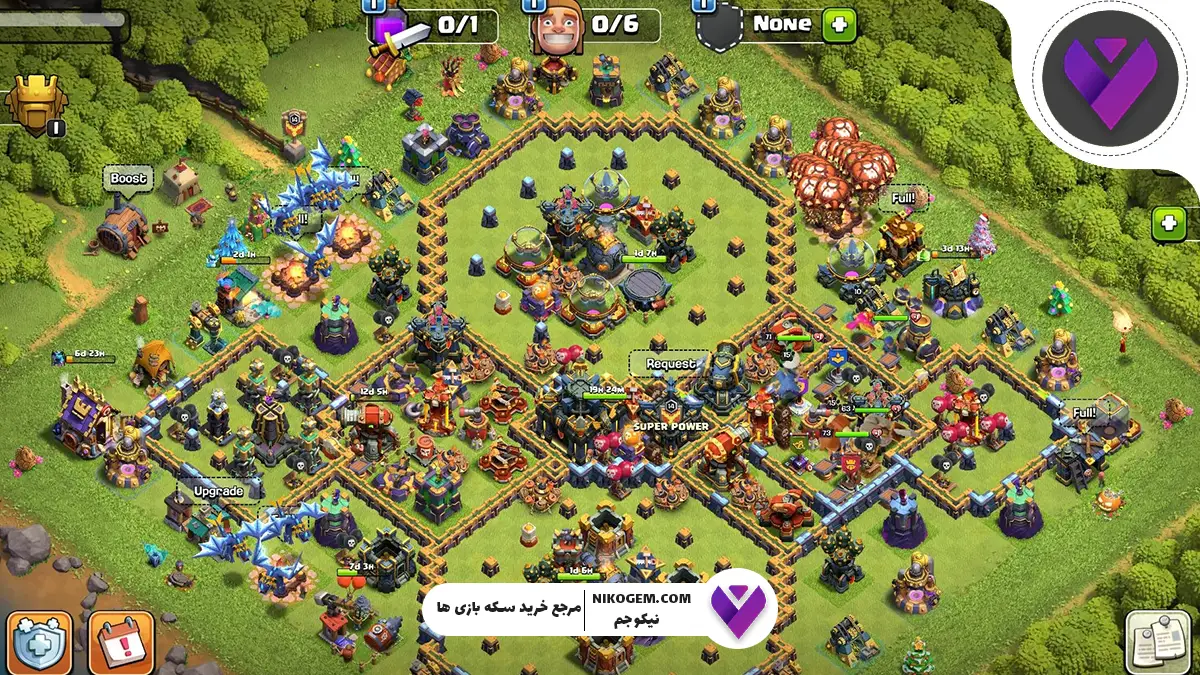
Task: Open the builder status showing 0/6
Action: point(597,27)
